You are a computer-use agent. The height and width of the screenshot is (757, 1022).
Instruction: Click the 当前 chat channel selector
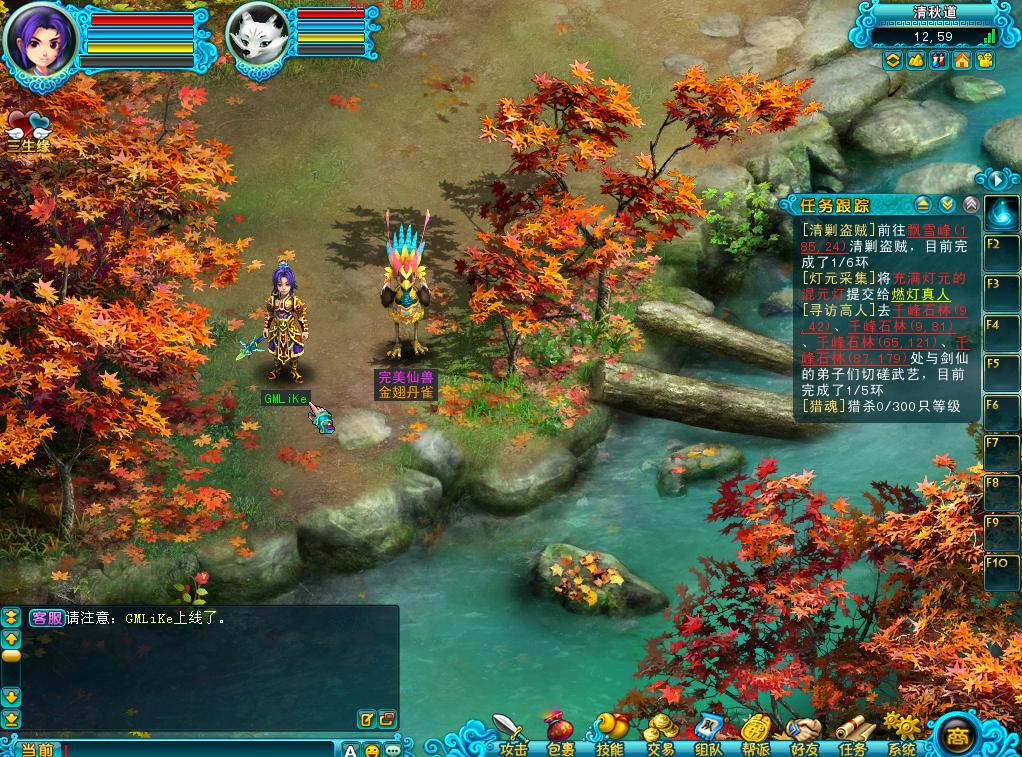[37, 749]
